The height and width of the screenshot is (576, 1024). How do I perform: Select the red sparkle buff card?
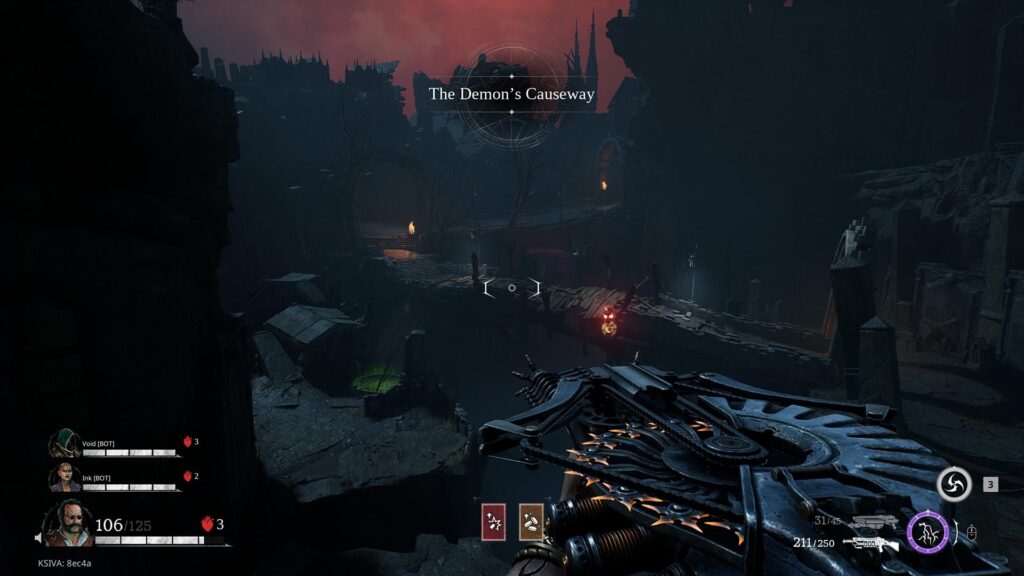494,522
